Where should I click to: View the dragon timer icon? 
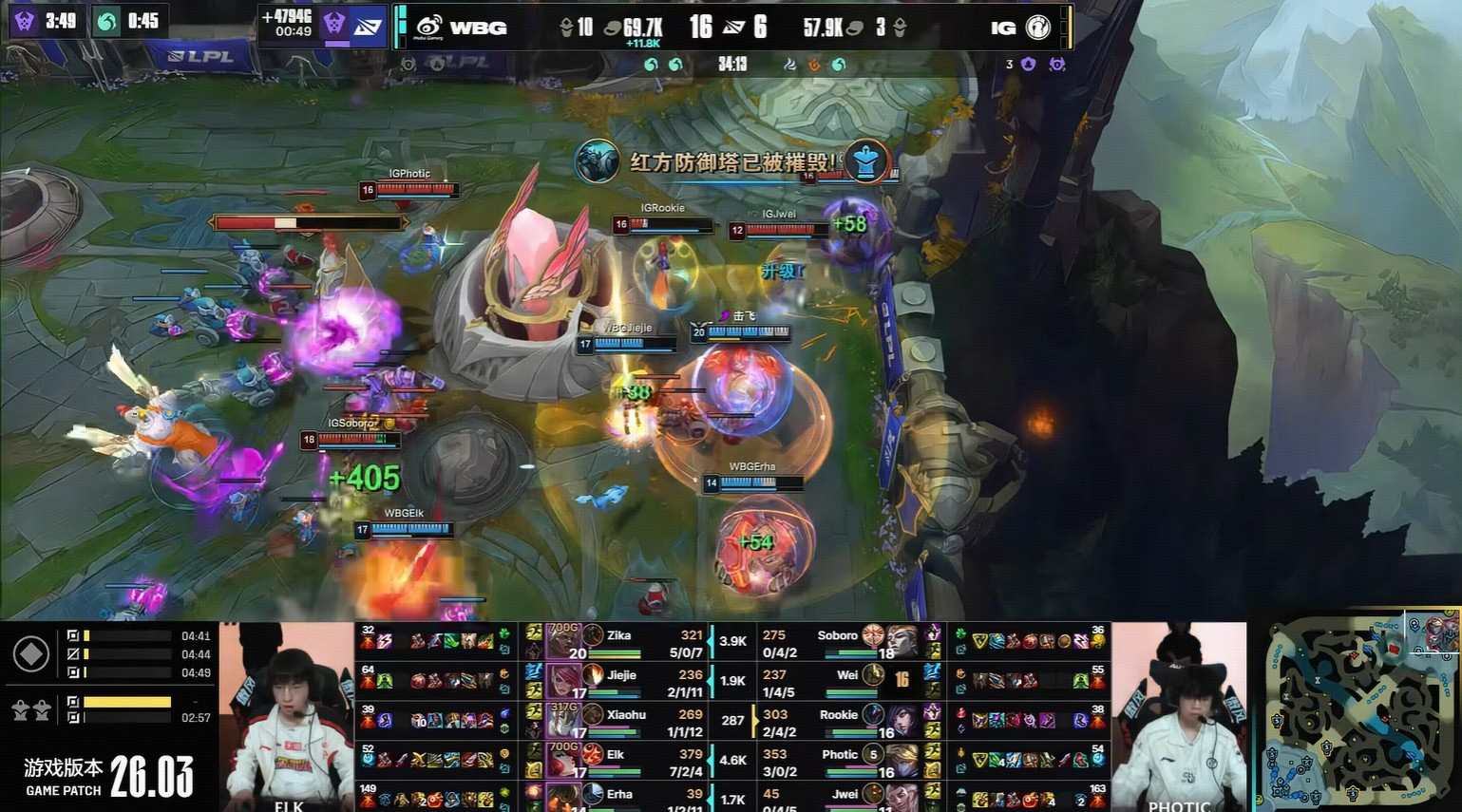[x=107, y=21]
